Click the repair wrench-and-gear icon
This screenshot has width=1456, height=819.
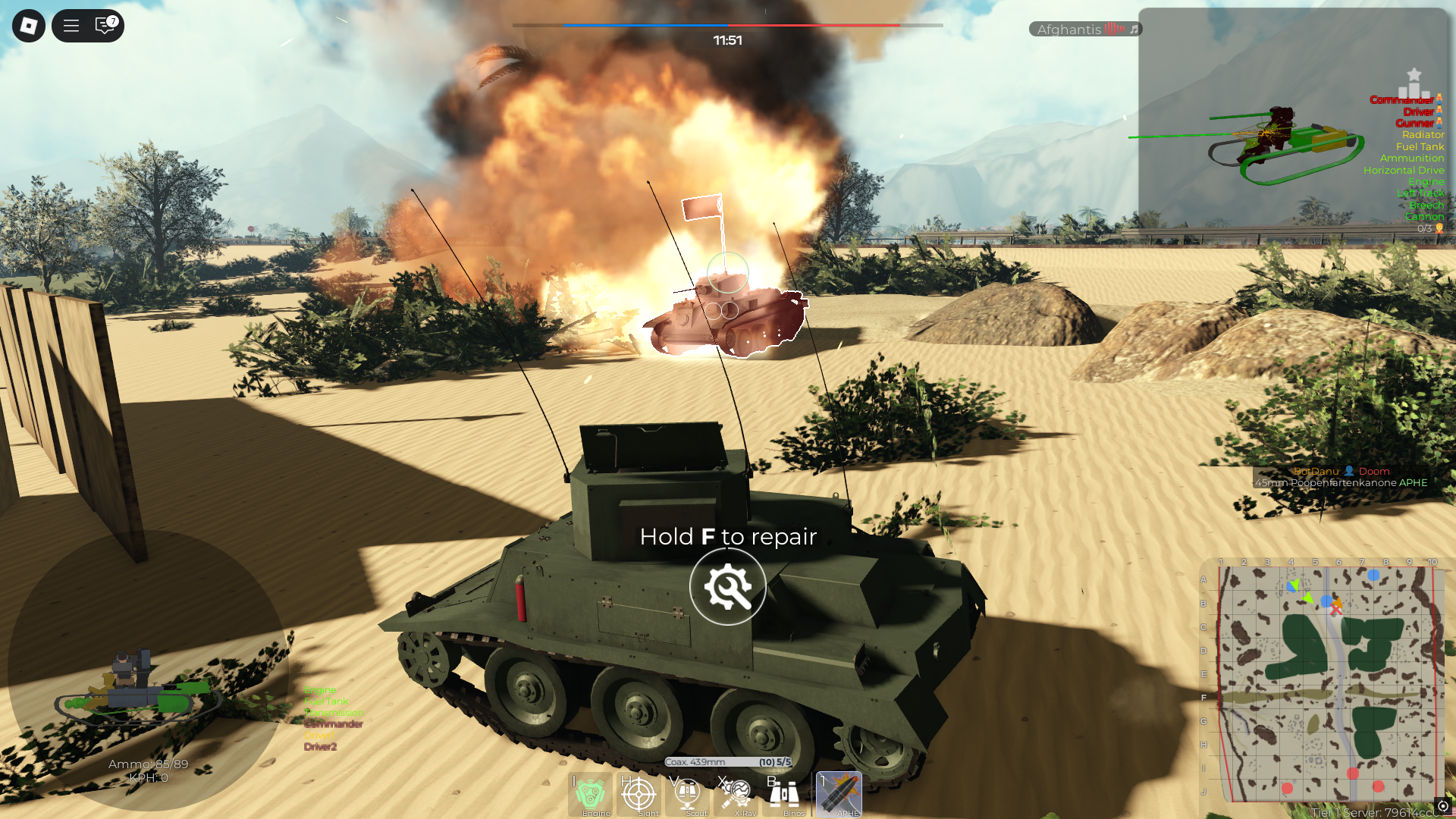[x=727, y=587]
